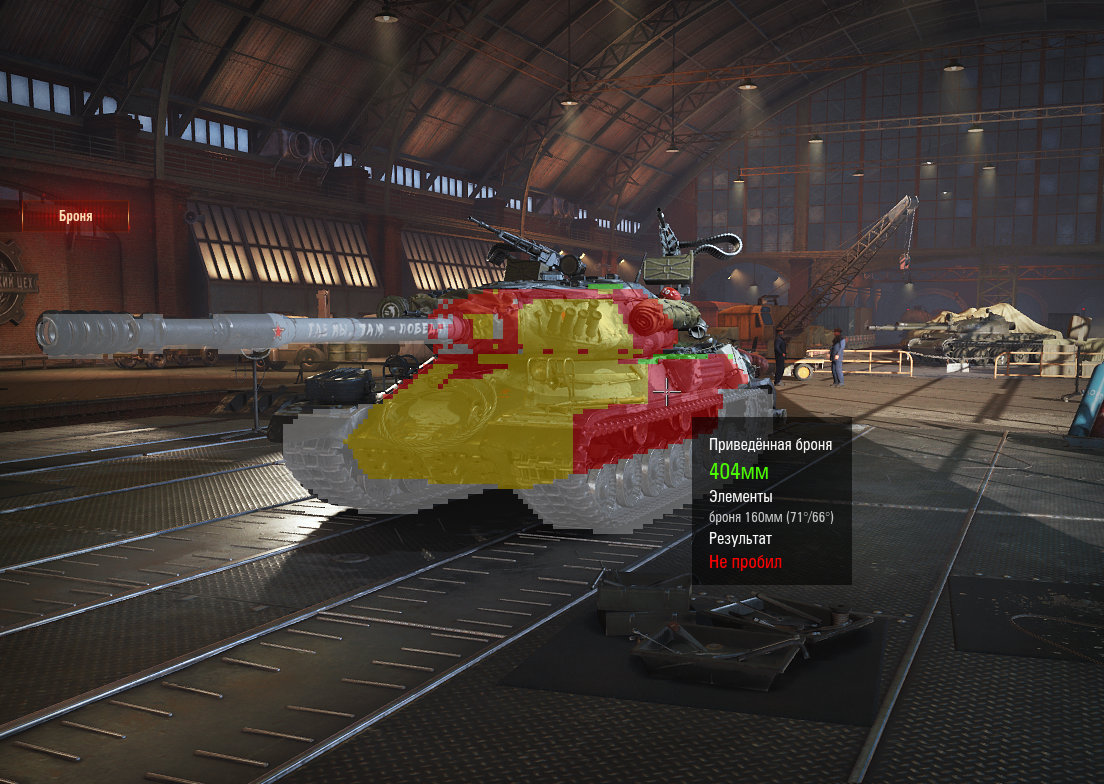Toggle the red Броня armor button

(75, 215)
